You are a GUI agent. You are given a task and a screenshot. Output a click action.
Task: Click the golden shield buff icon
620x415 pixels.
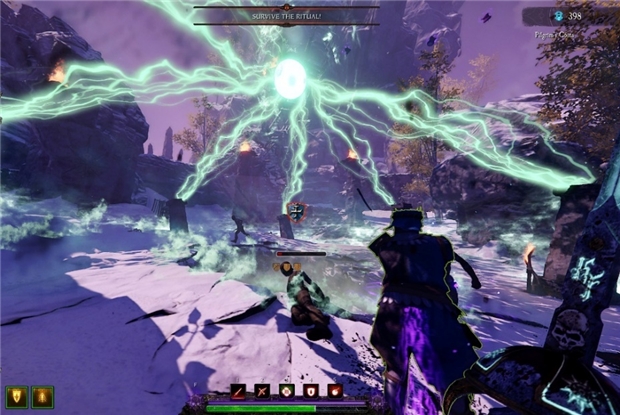[16, 397]
